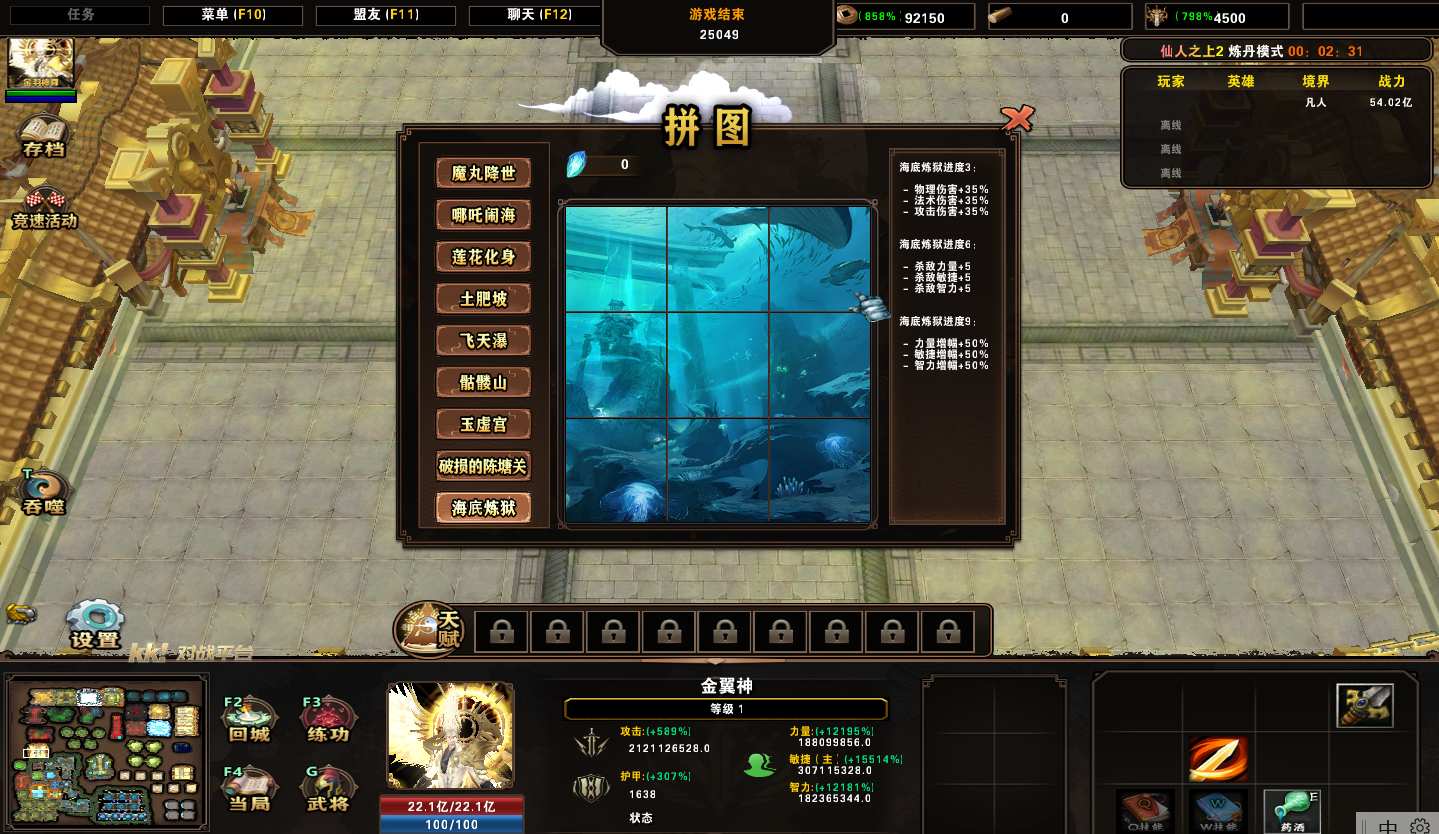Screen dimensions: 1439x834
Task: Click the 回城 return-to-town button
Action: tap(248, 720)
